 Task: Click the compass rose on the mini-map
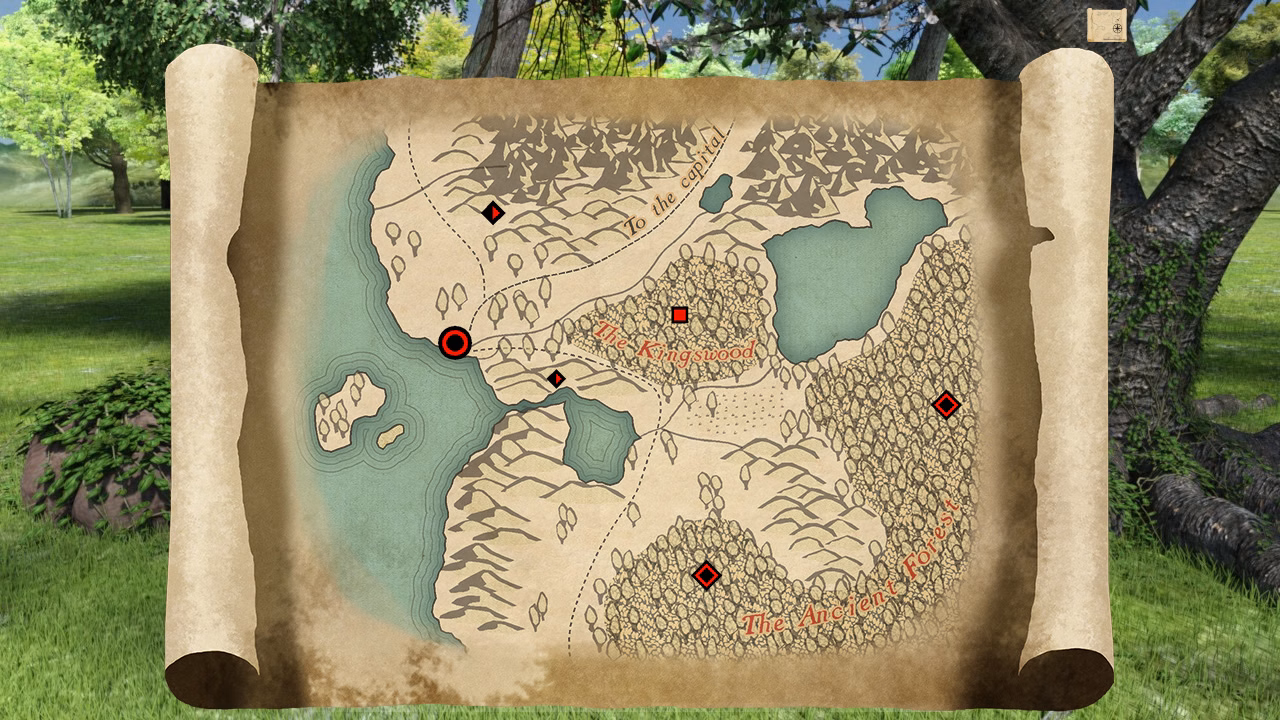tap(1117, 28)
